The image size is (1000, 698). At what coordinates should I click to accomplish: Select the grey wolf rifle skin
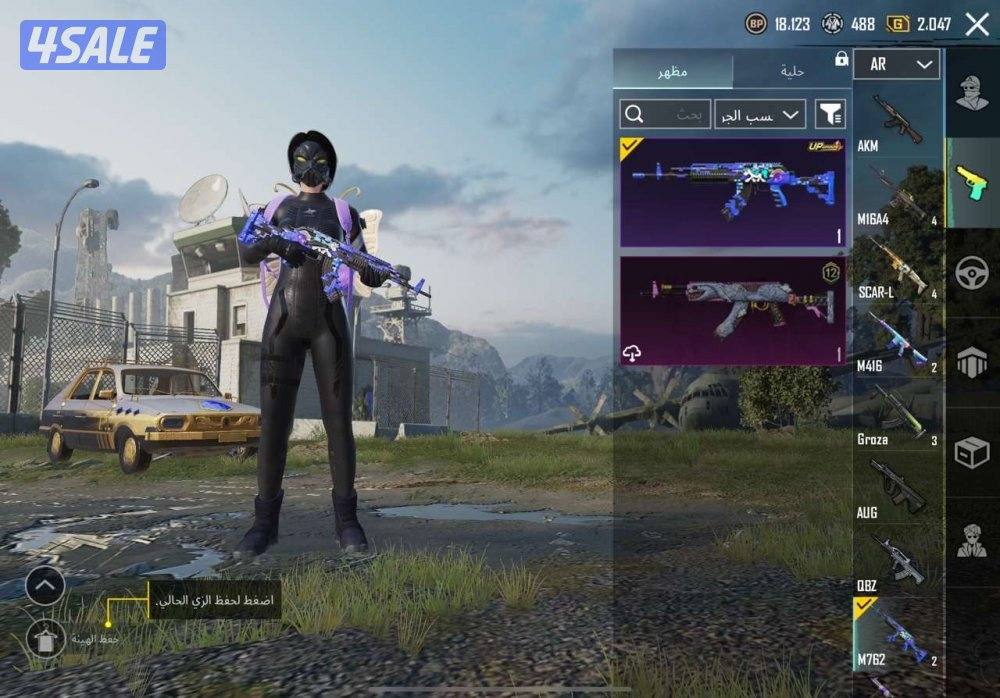[x=732, y=311]
